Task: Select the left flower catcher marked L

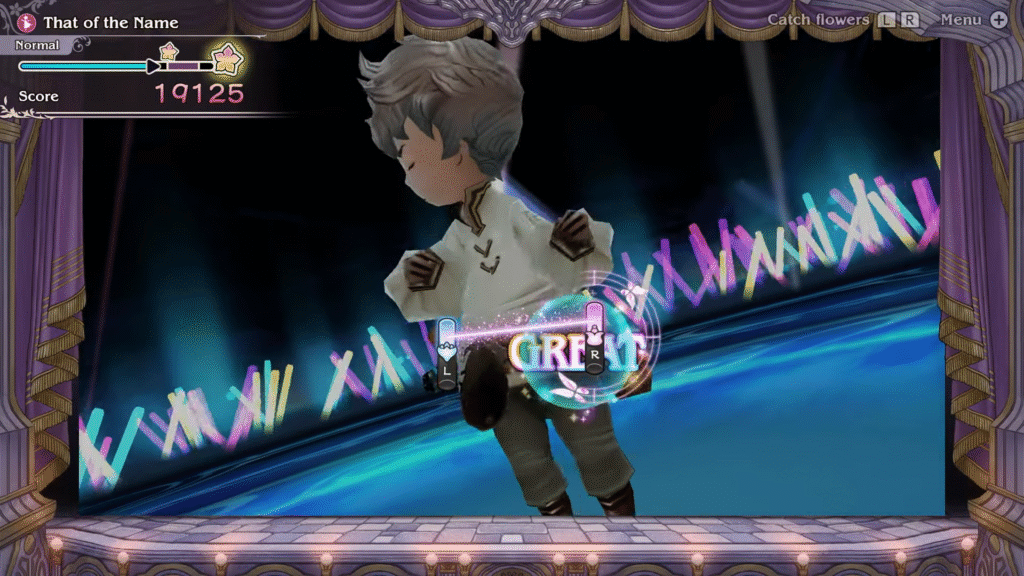Action: (x=447, y=353)
